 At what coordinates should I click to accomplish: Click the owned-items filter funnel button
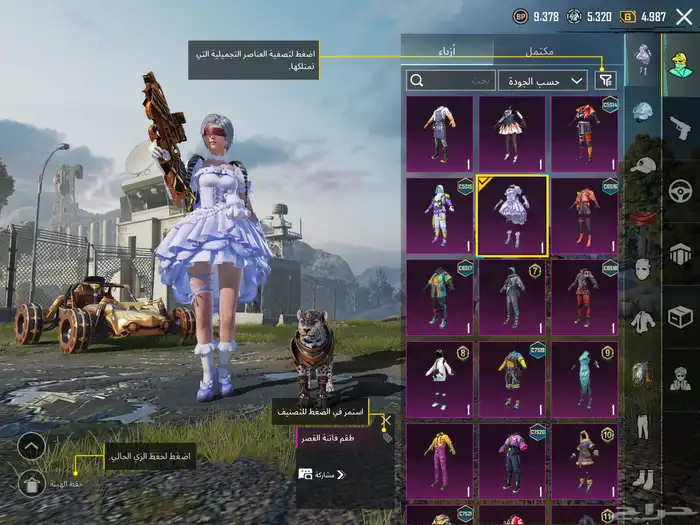click(x=607, y=80)
